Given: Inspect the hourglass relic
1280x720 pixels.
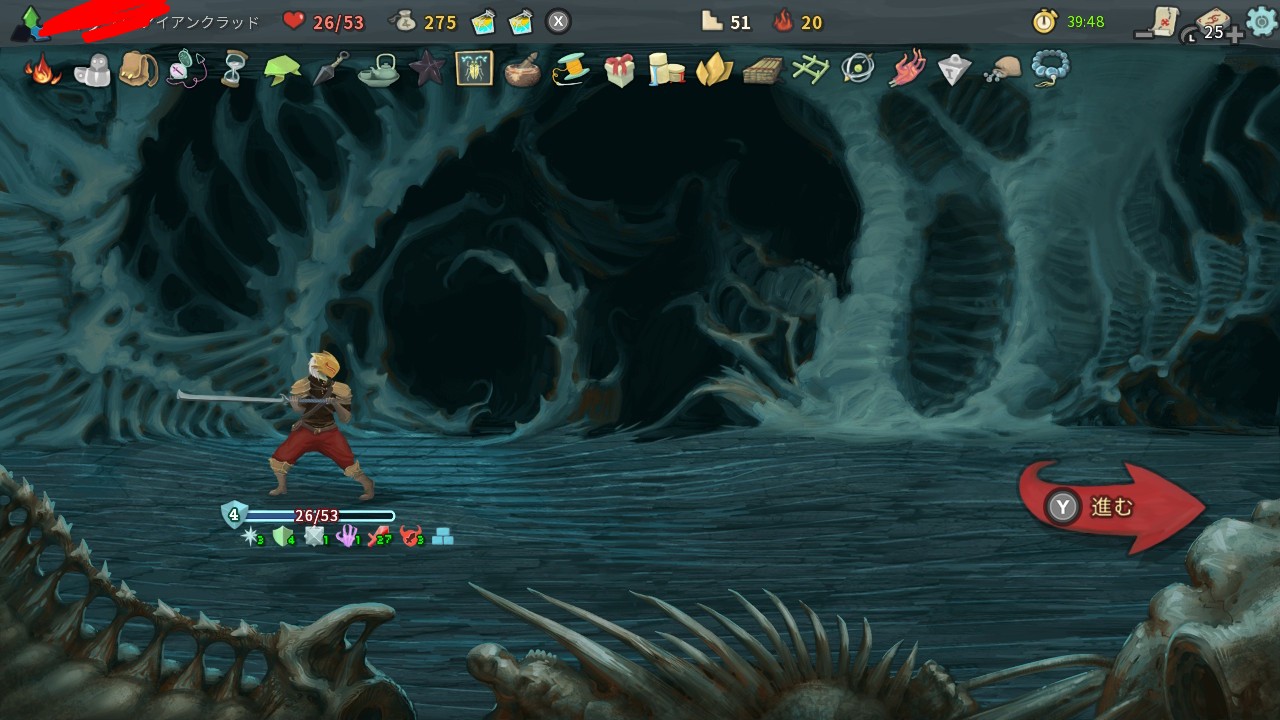Looking at the screenshot, I should pos(234,70).
